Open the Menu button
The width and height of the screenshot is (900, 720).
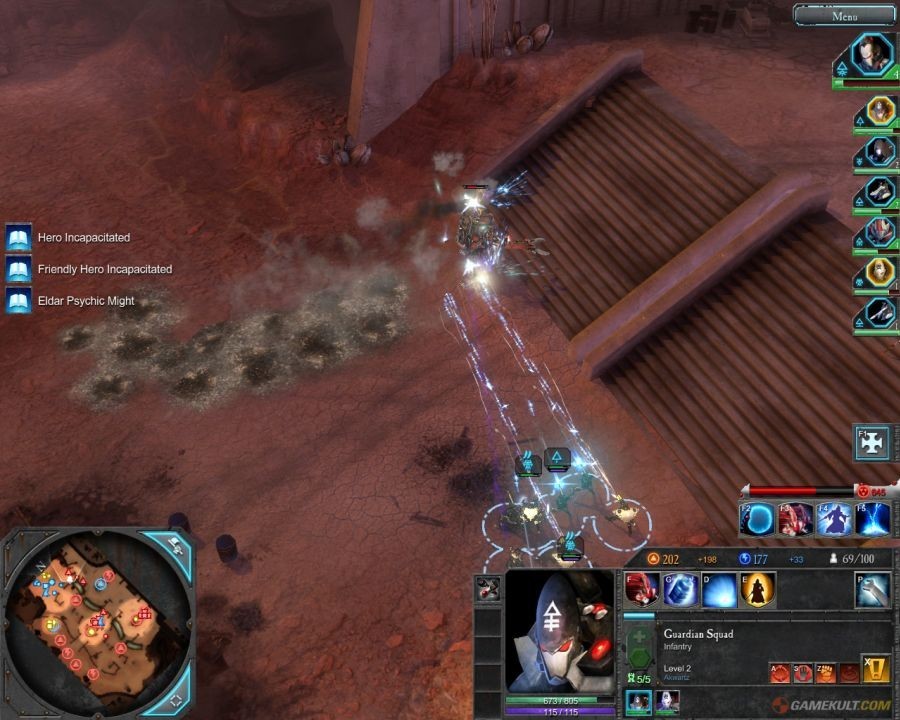[x=844, y=15]
